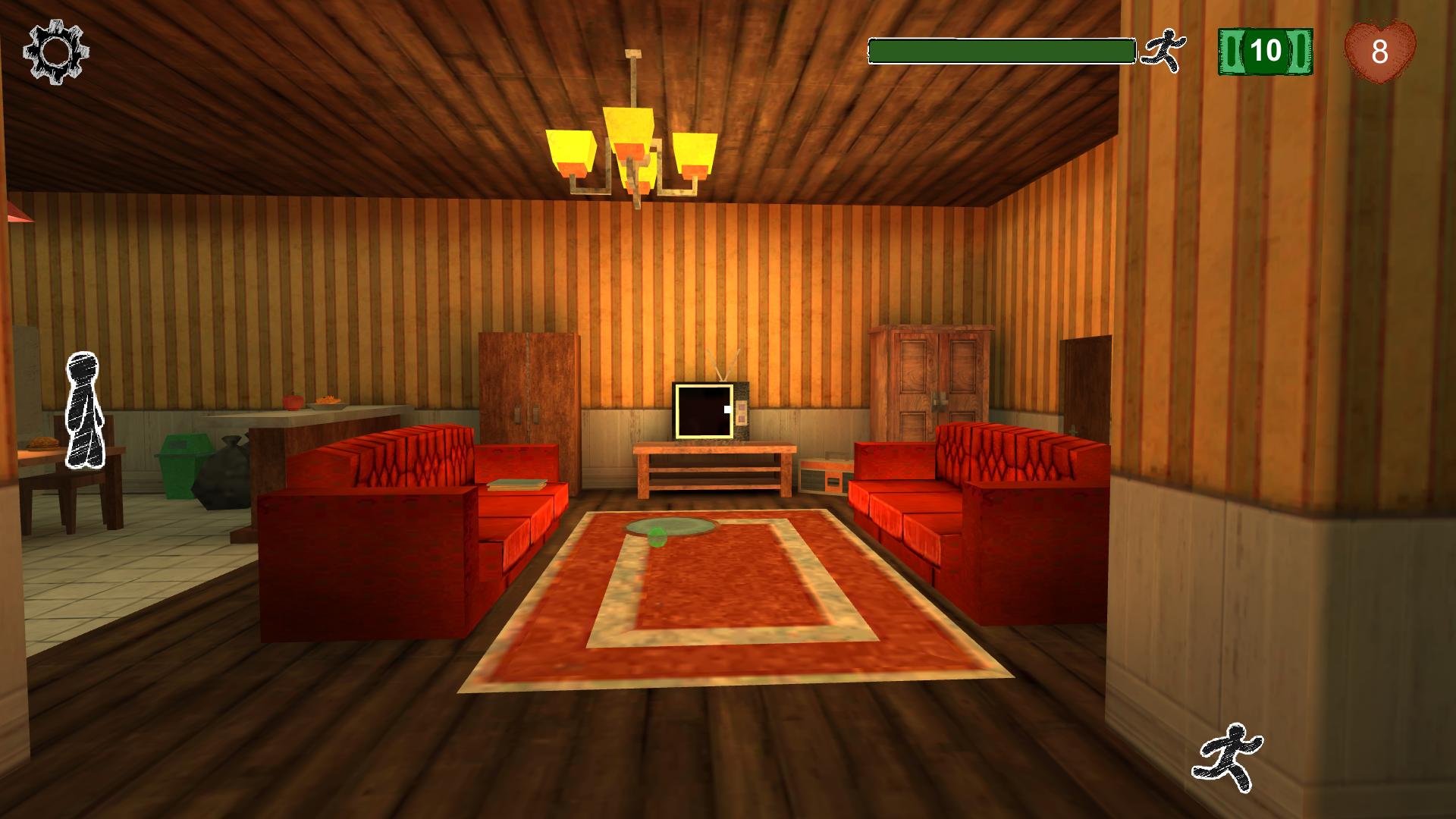Open the left wooden wardrobe doors
Screen dimensions: 1456x819
pos(526,387)
